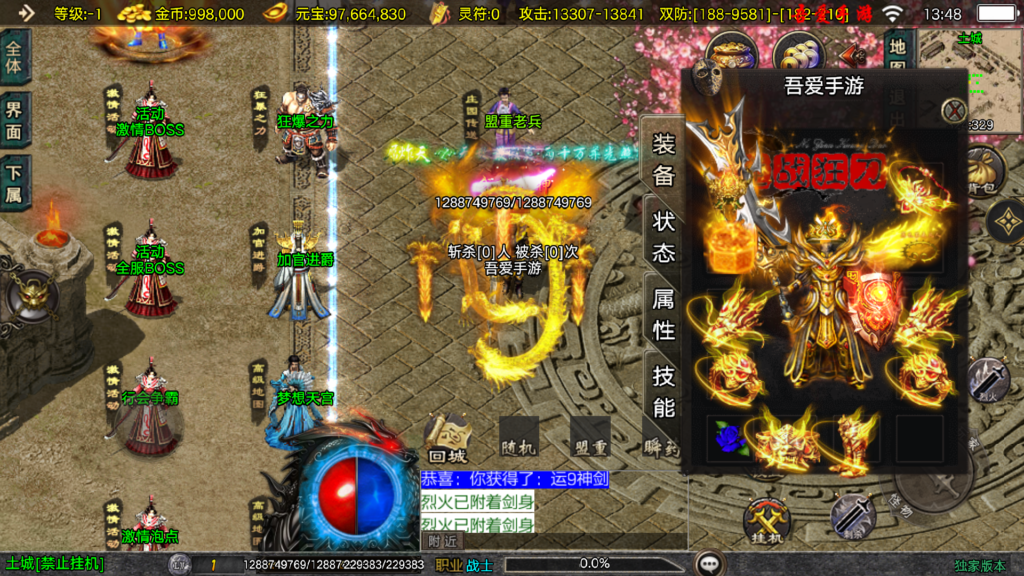Select the 技能 skills tab
Screen dimensions: 1024x576
tap(664, 391)
